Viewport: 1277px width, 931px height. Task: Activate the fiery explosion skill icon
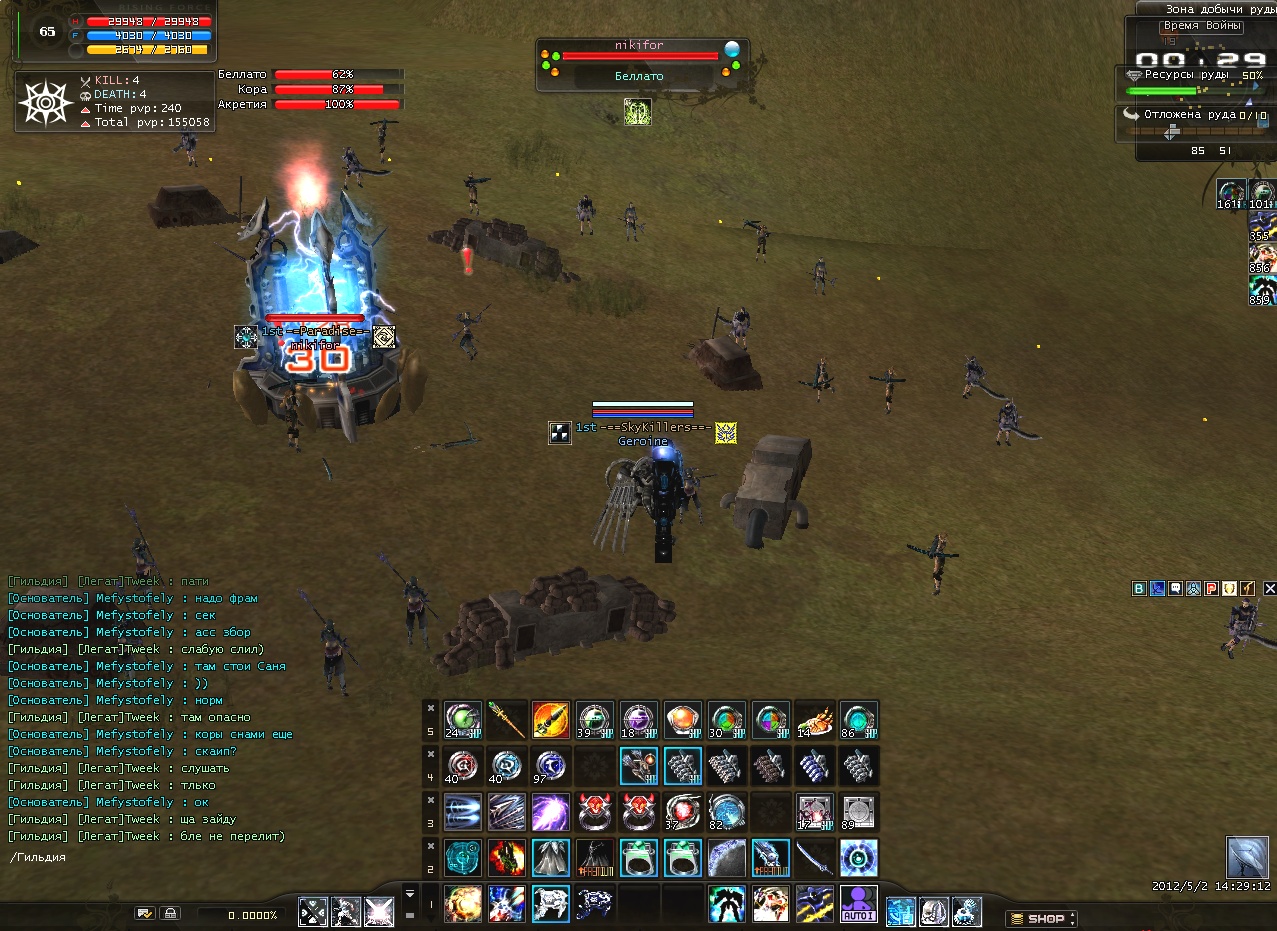coord(462,903)
